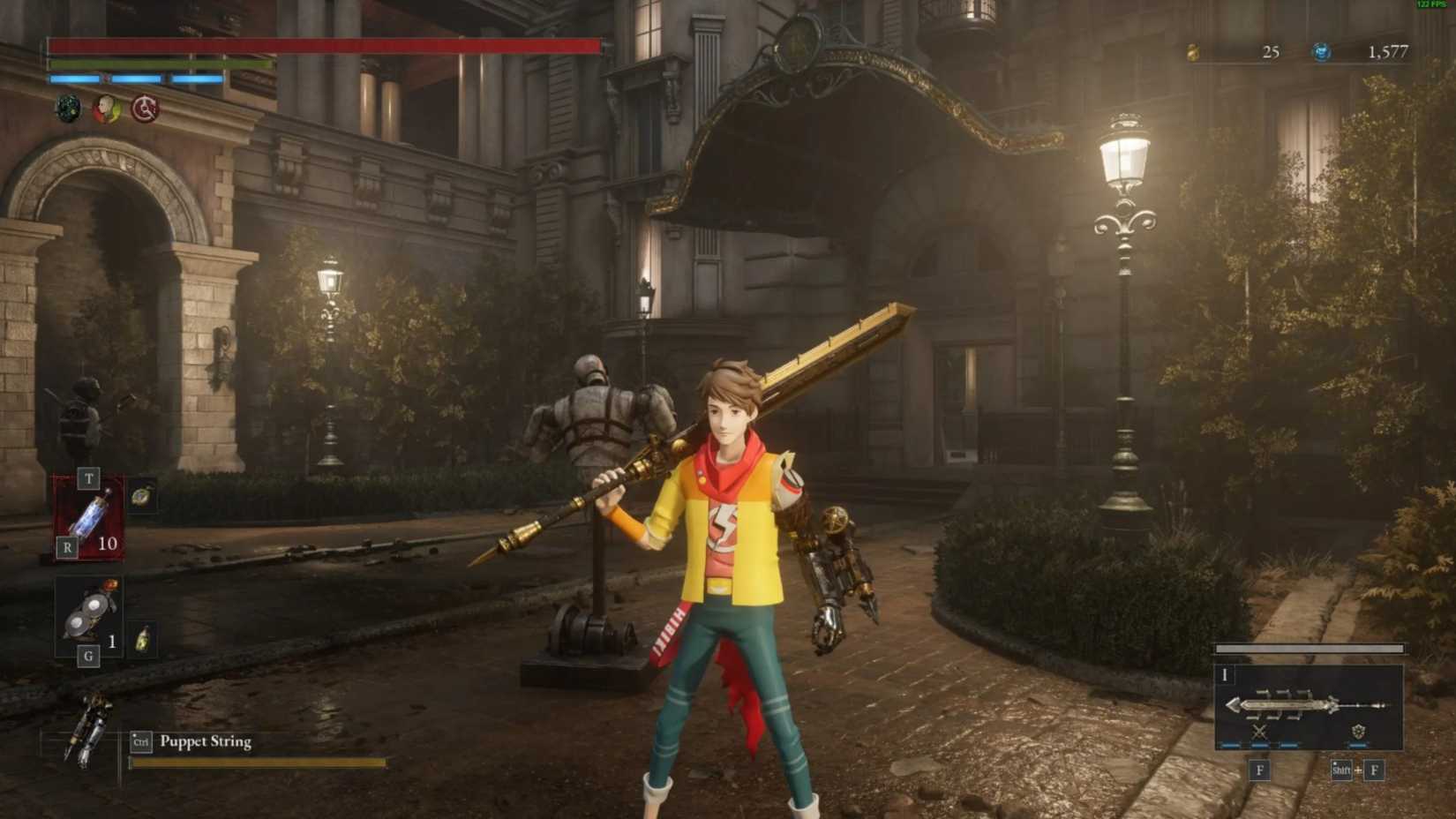Click the blue Ergo currency icon

click(1322, 52)
